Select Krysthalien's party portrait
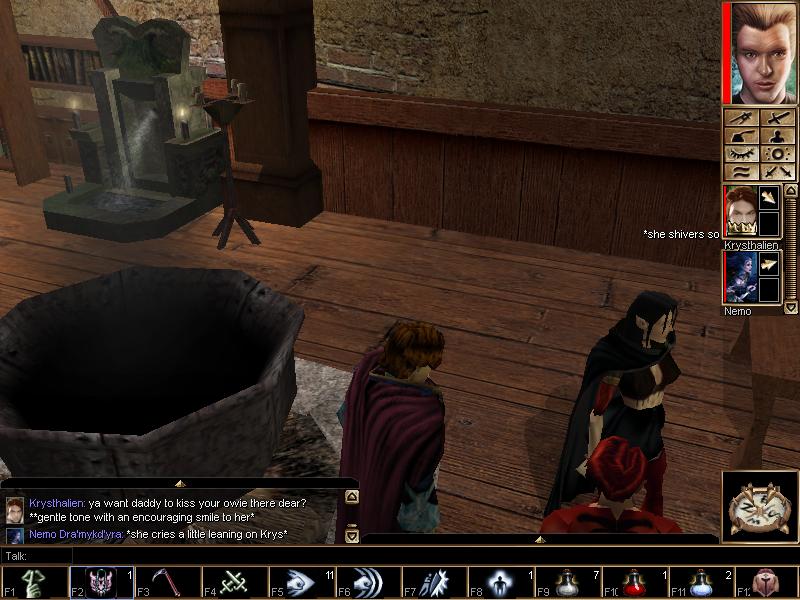This screenshot has width=800, height=600. [x=740, y=211]
